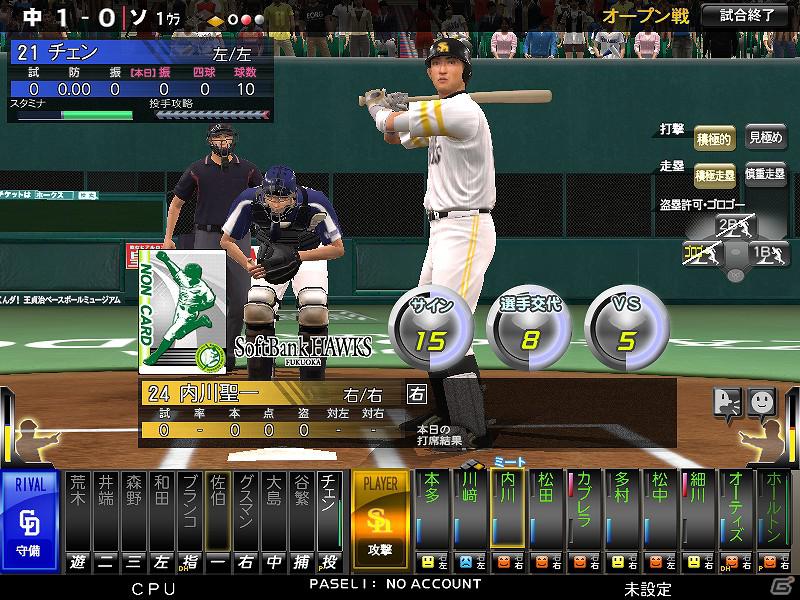
Task: Switch batting to 見極め
Action: point(766,140)
